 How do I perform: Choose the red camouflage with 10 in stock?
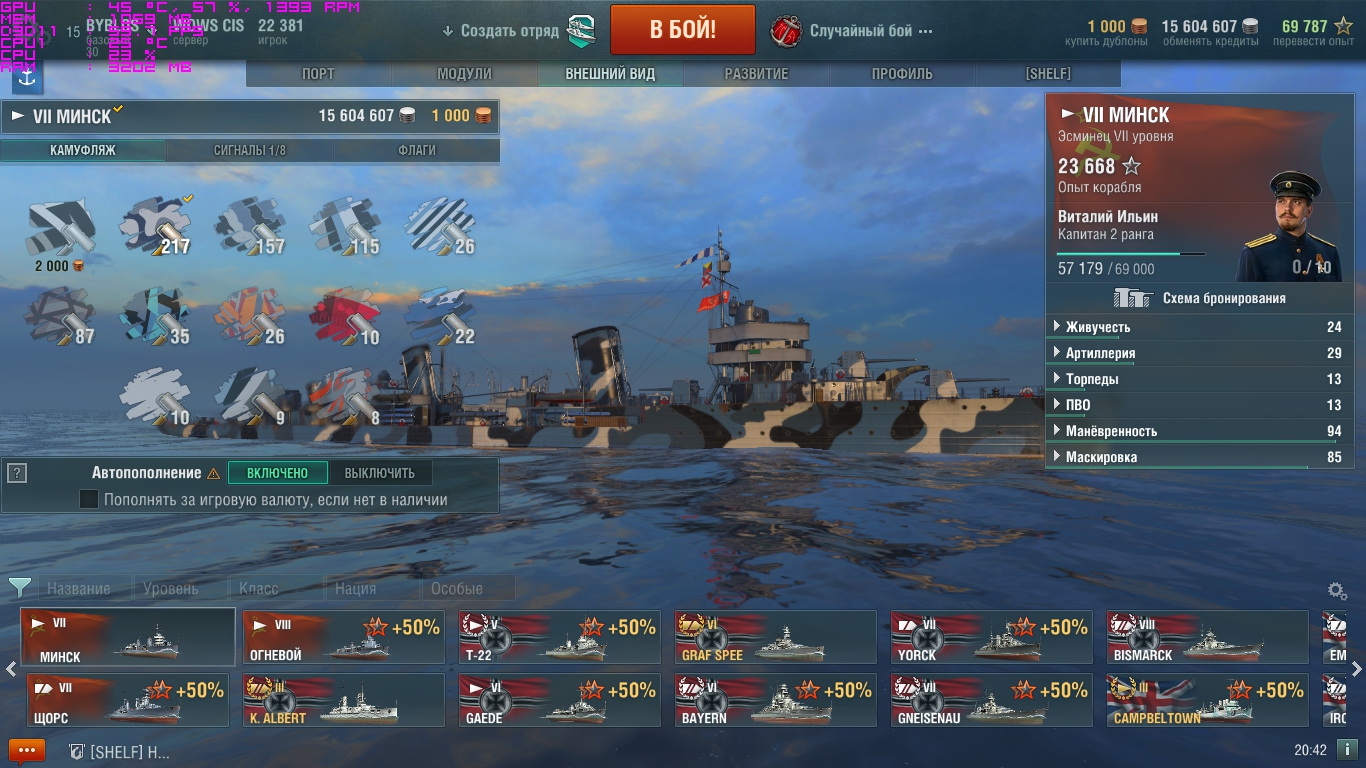pos(345,316)
